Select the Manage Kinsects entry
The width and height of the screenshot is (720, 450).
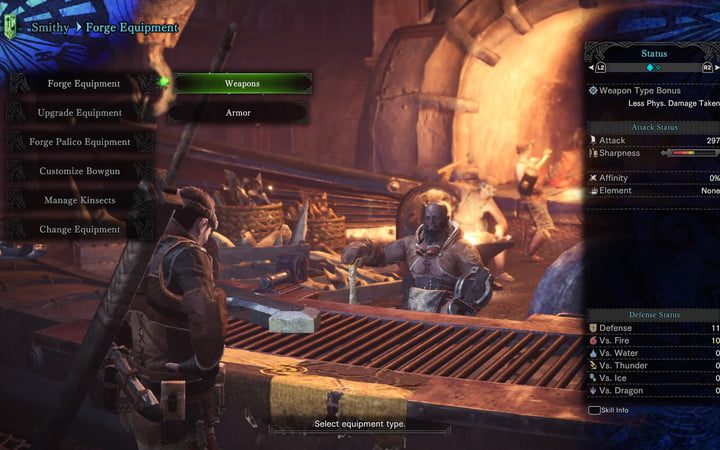(80, 200)
